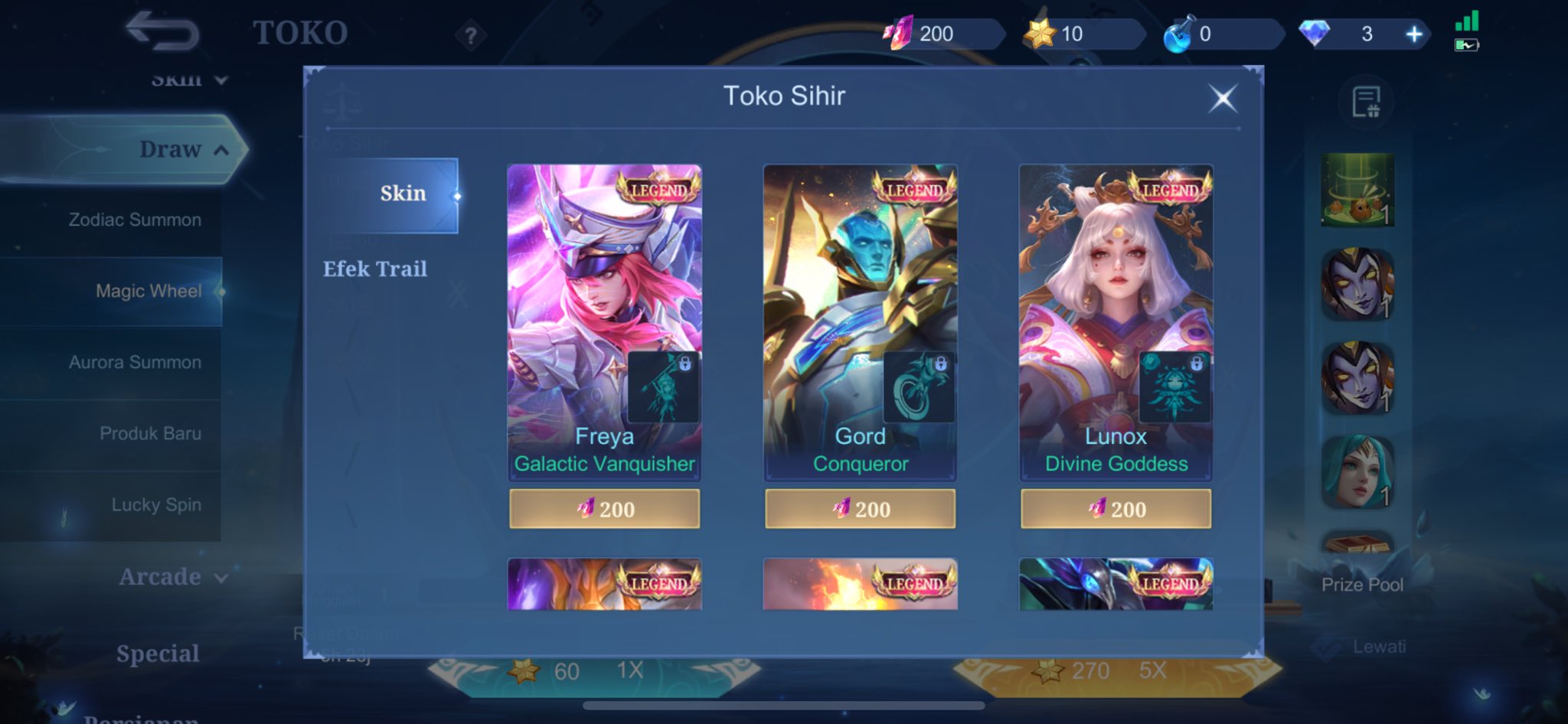The image size is (1568, 724).
Task: Select Magic Wheel in the sidebar
Action: 149,291
